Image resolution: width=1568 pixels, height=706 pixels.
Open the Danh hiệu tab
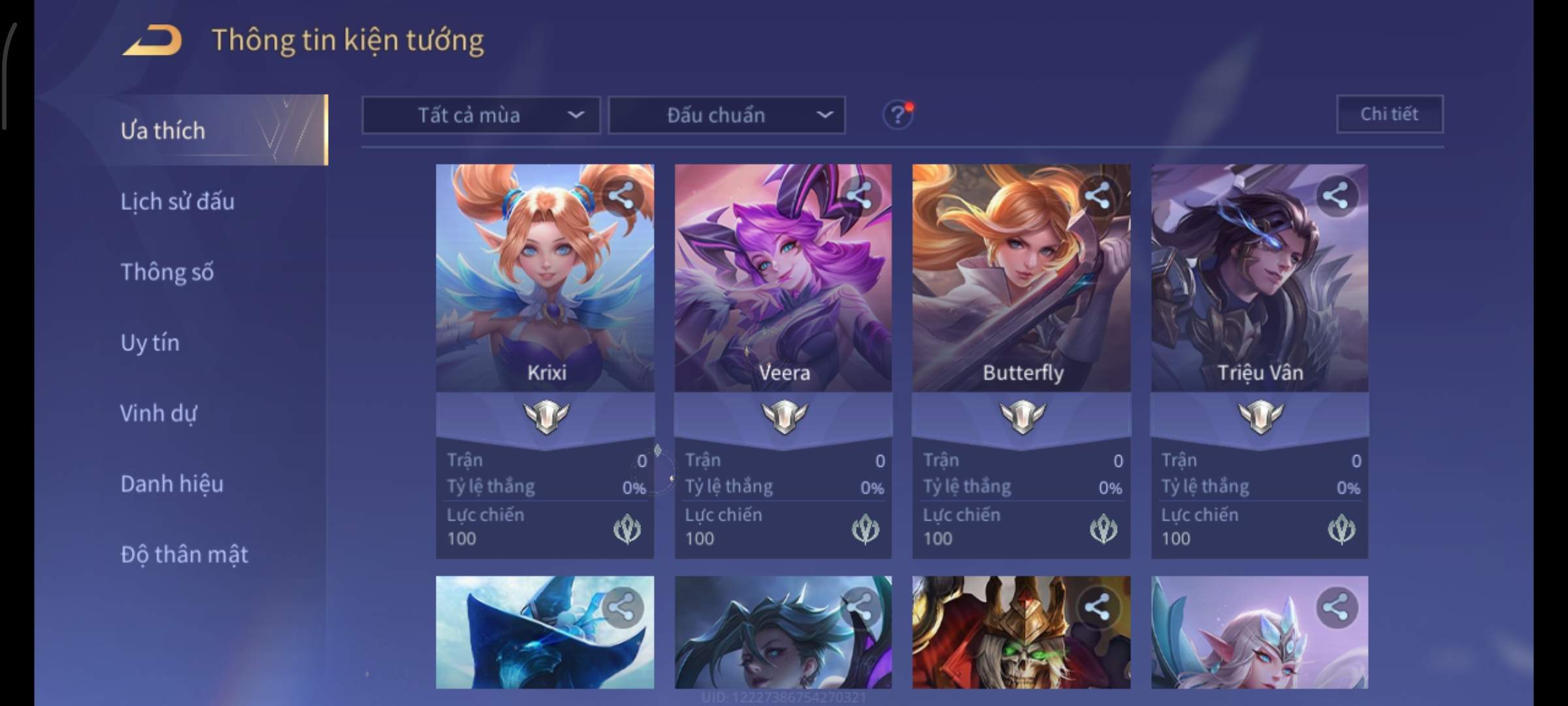click(x=172, y=484)
